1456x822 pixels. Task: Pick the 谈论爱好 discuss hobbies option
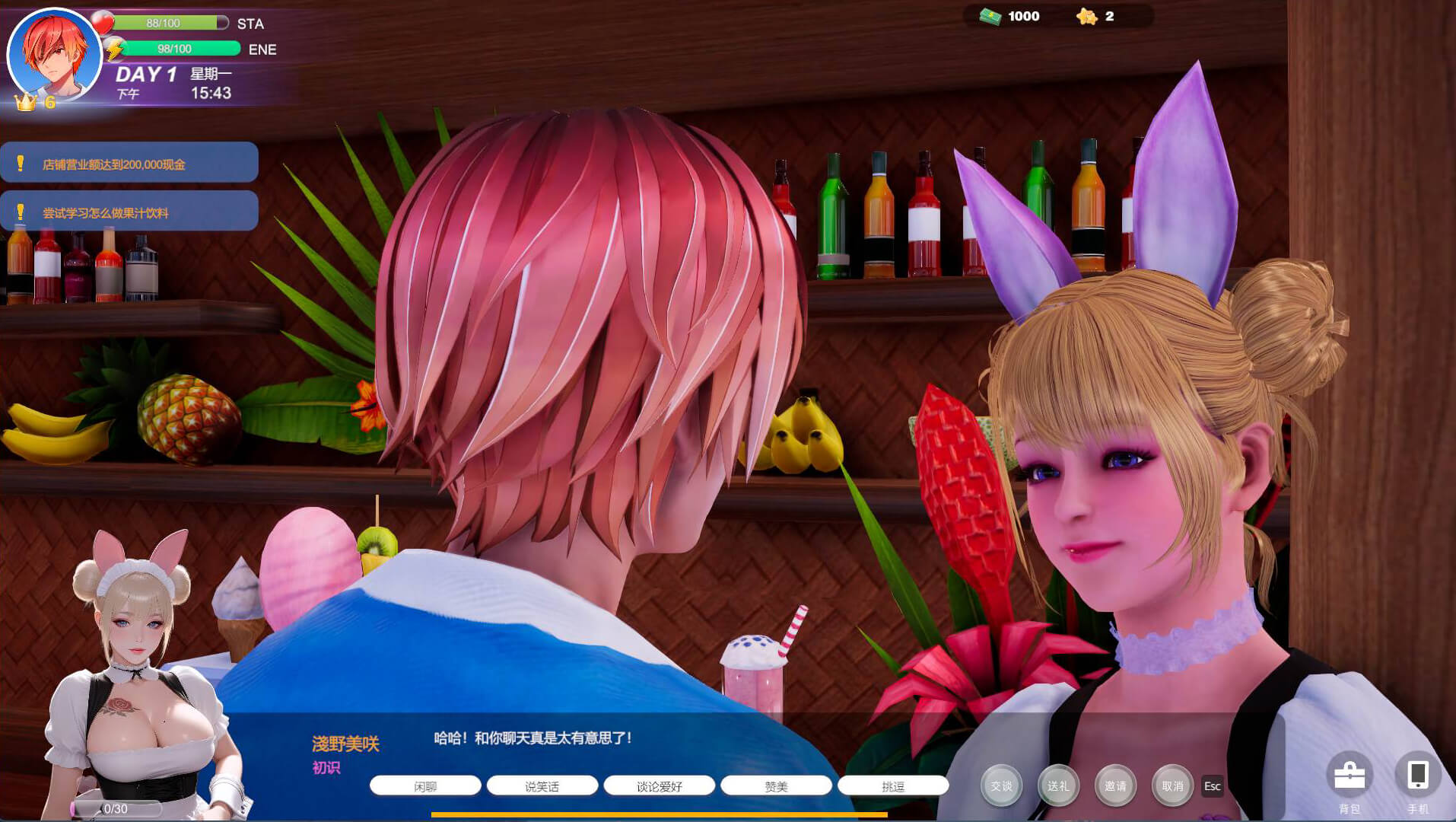click(x=659, y=786)
